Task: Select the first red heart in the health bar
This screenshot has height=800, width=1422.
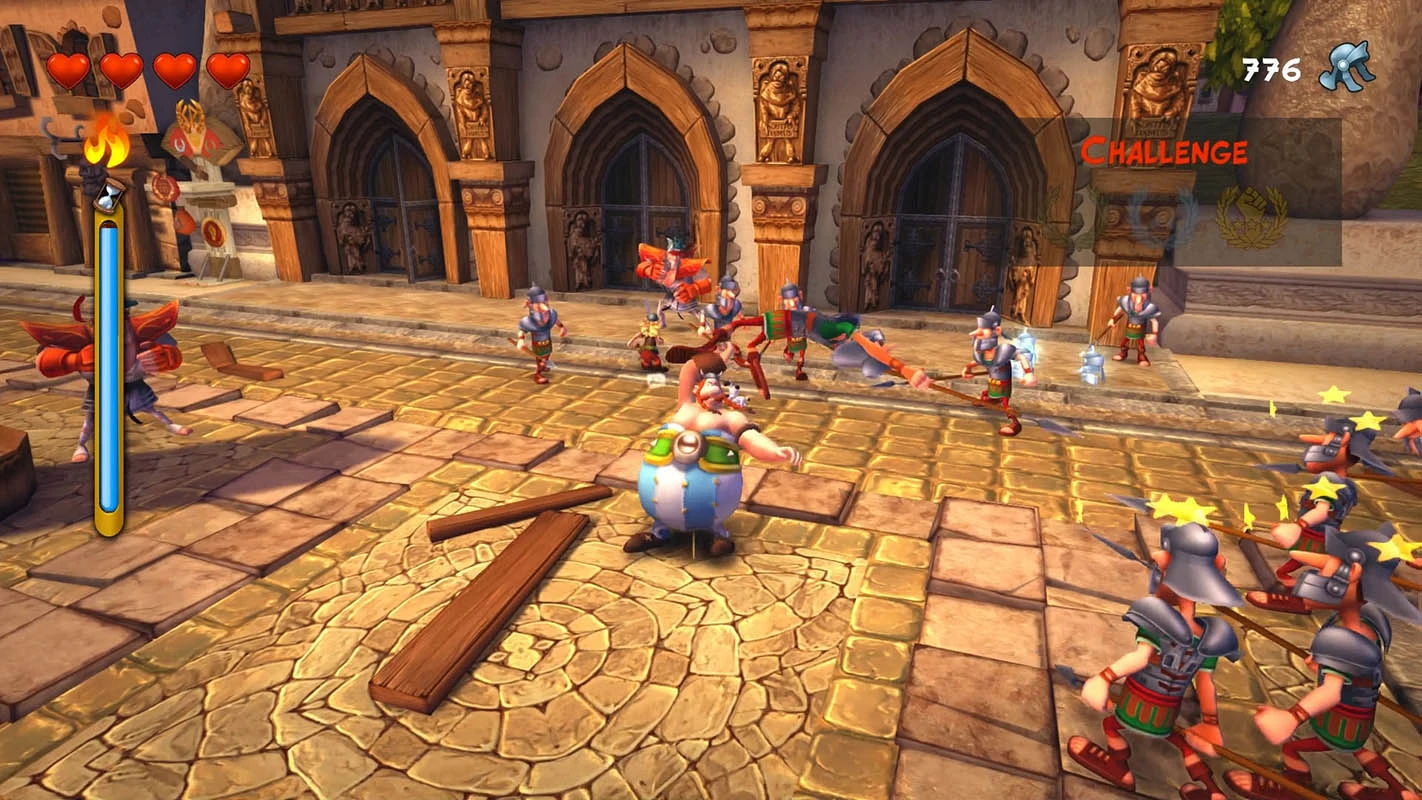Action: click(x=67, y=68)
